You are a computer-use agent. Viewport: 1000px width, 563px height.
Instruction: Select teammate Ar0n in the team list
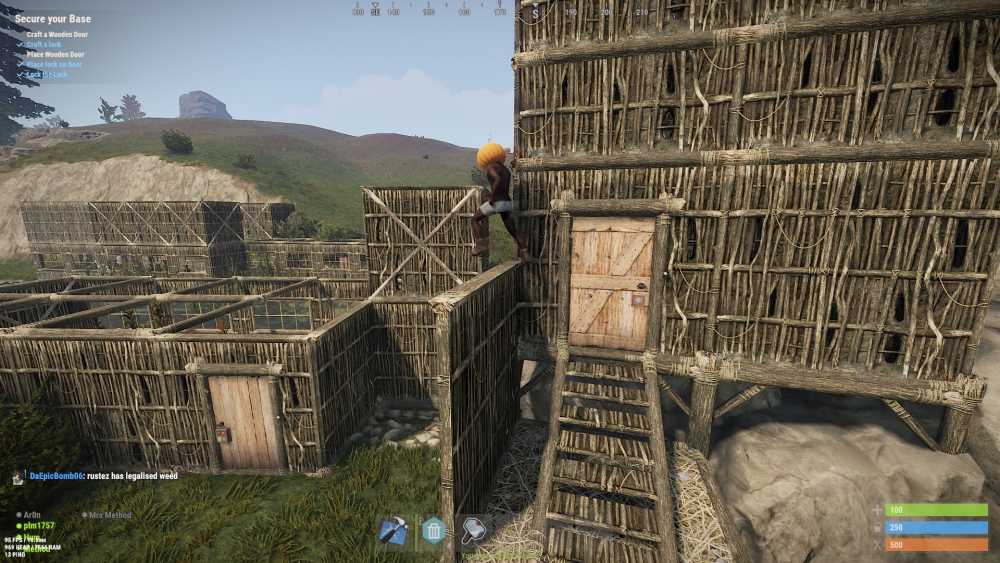click(32, 515)
